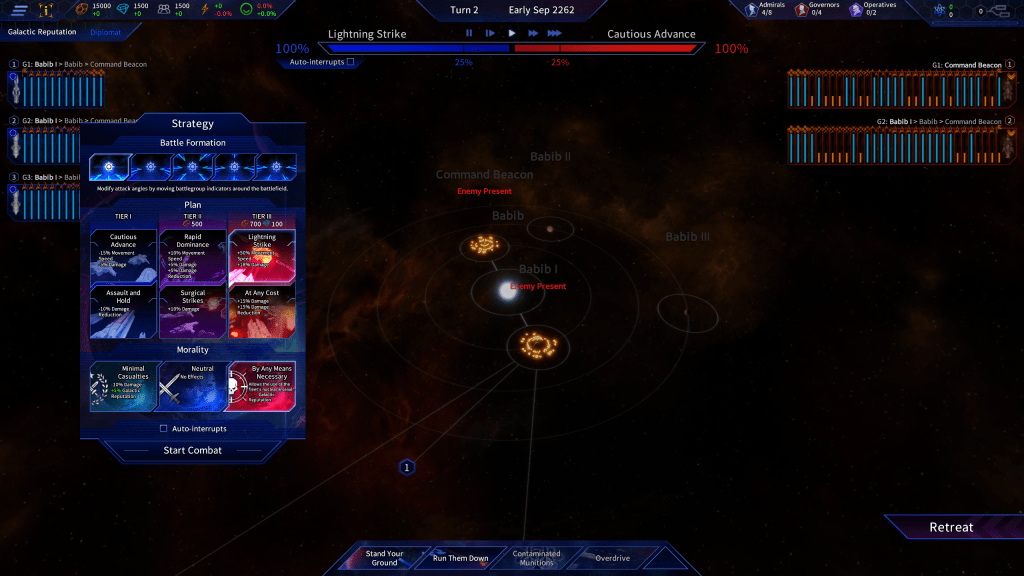Use the Contaminated Munitions ability
This screenshot has width=1024, height=576.
(x=537, y=558)
